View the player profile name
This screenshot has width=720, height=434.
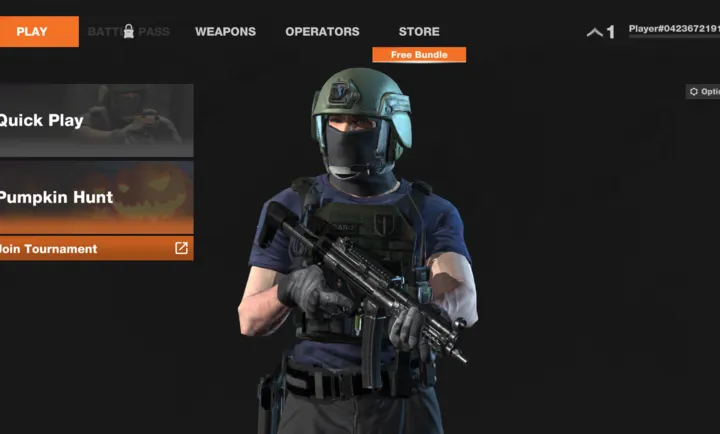673,30
